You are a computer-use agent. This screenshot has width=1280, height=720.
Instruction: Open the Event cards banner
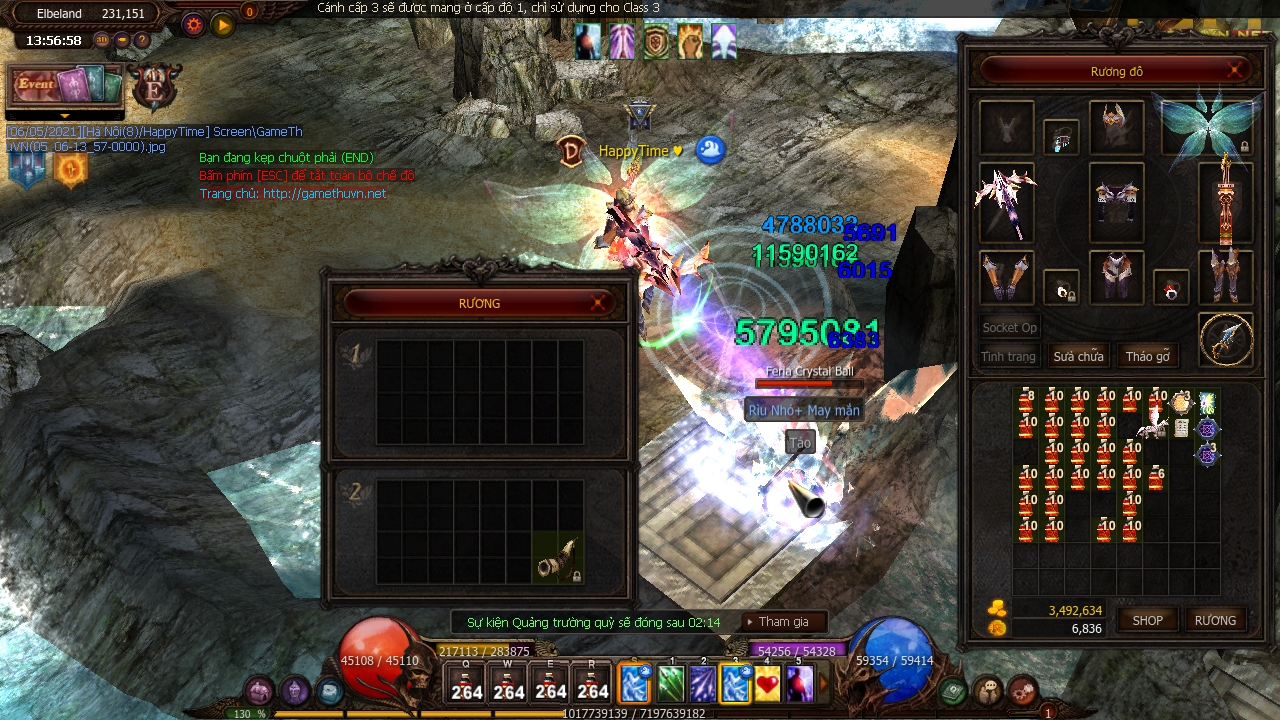65,86
